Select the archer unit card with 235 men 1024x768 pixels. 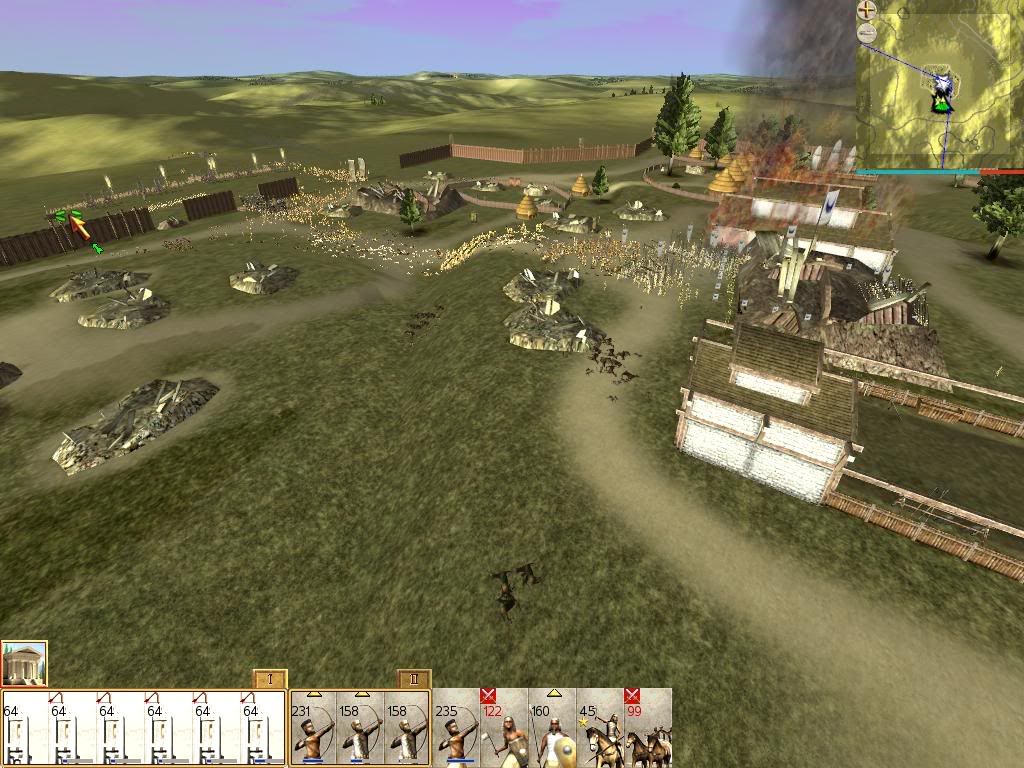pyautogui.click(x=456, y=729)
